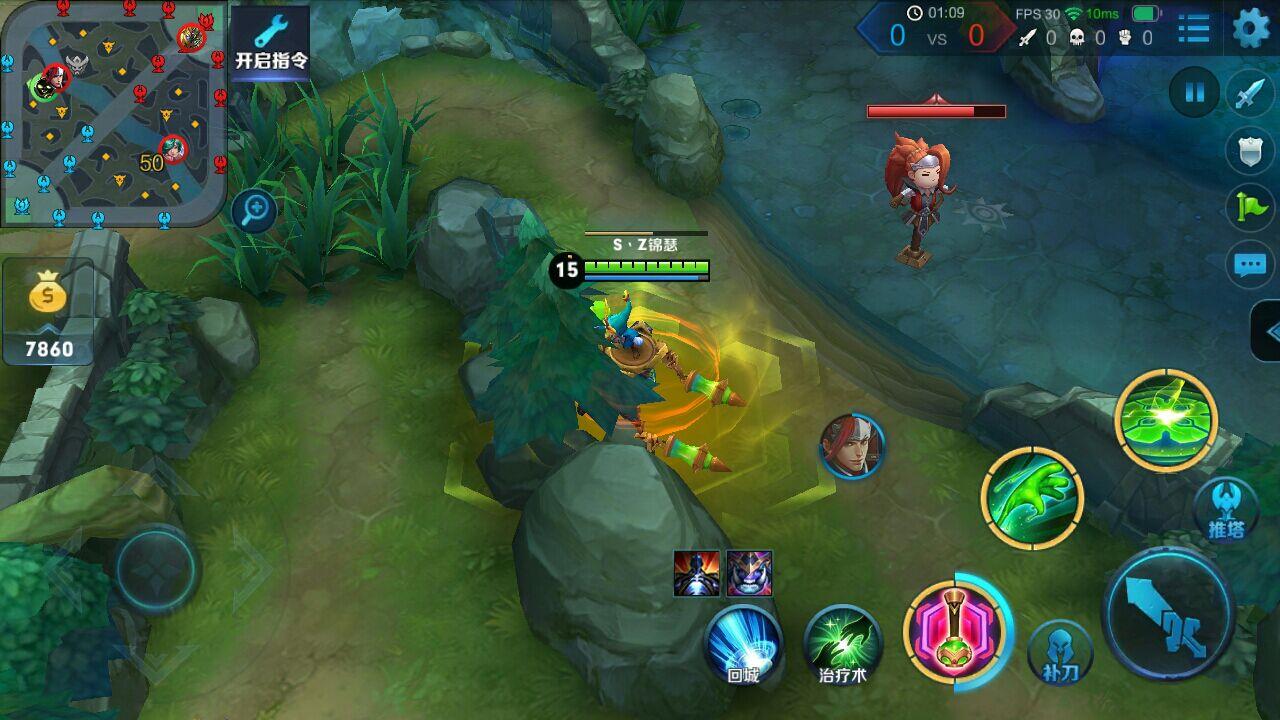The image size is (1280, 720).
Task: Select the 补刀 last-hit button
Action: (1060, 652)
